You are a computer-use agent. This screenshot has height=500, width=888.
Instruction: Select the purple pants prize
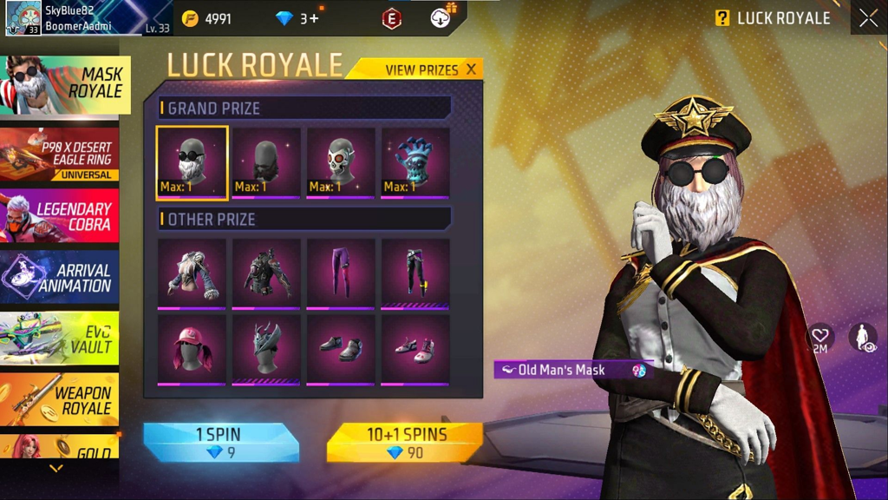tap(341, 274)
